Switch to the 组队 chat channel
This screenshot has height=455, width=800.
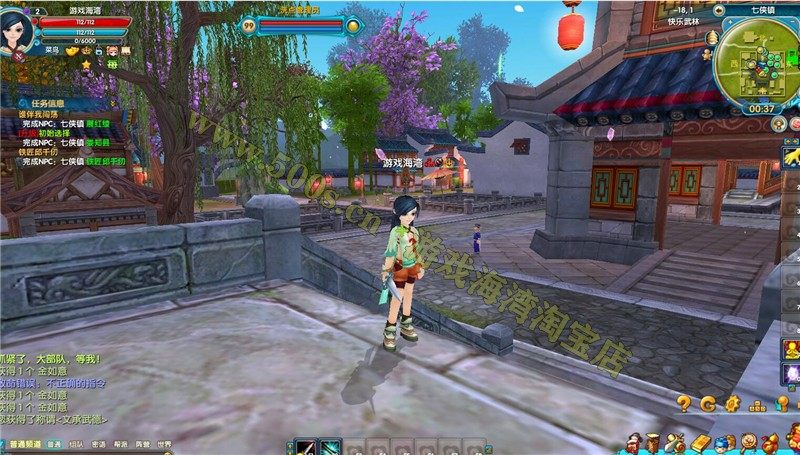click(x=76, y=443)
